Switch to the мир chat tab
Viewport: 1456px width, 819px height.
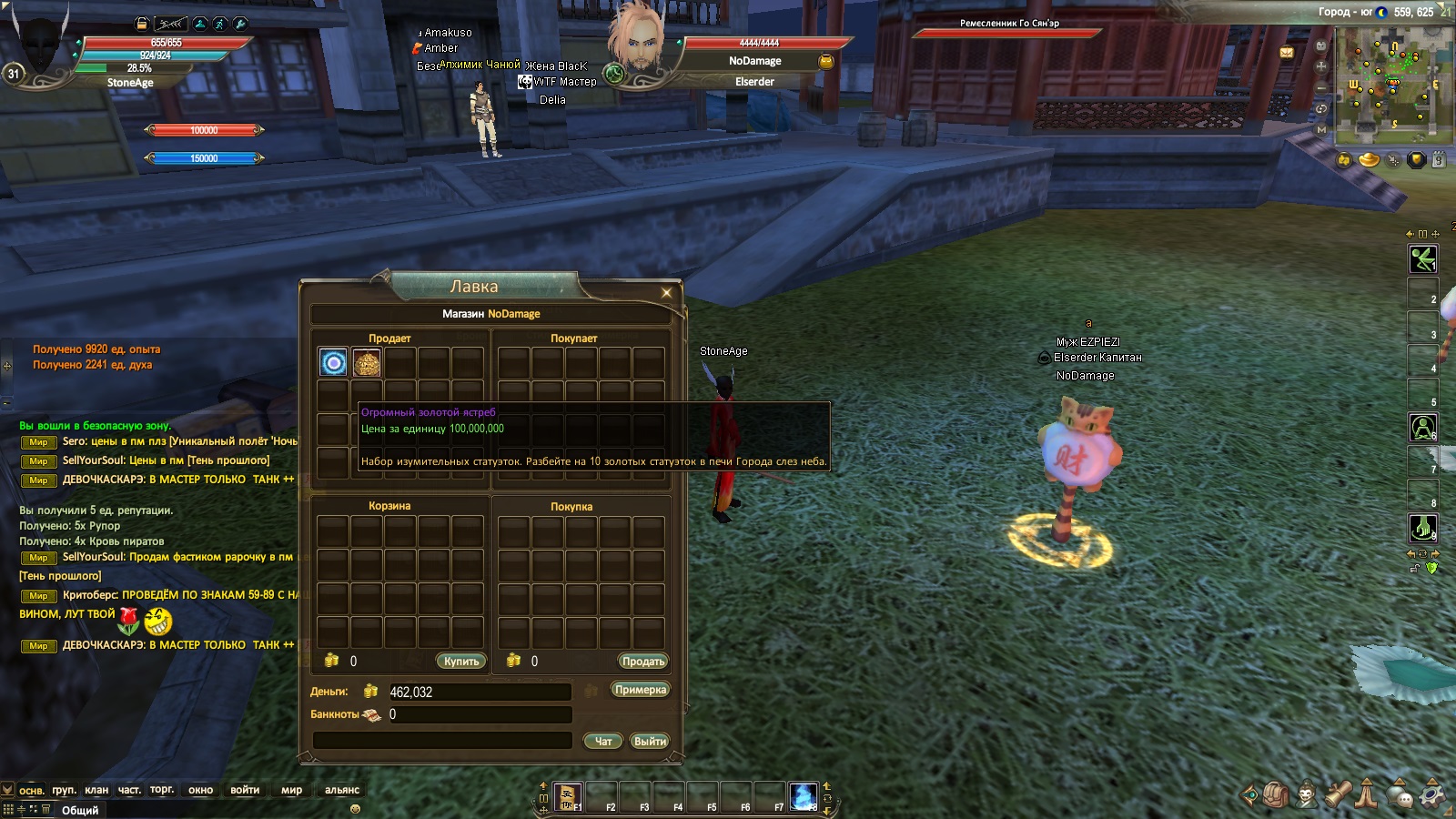pos(291,790)
